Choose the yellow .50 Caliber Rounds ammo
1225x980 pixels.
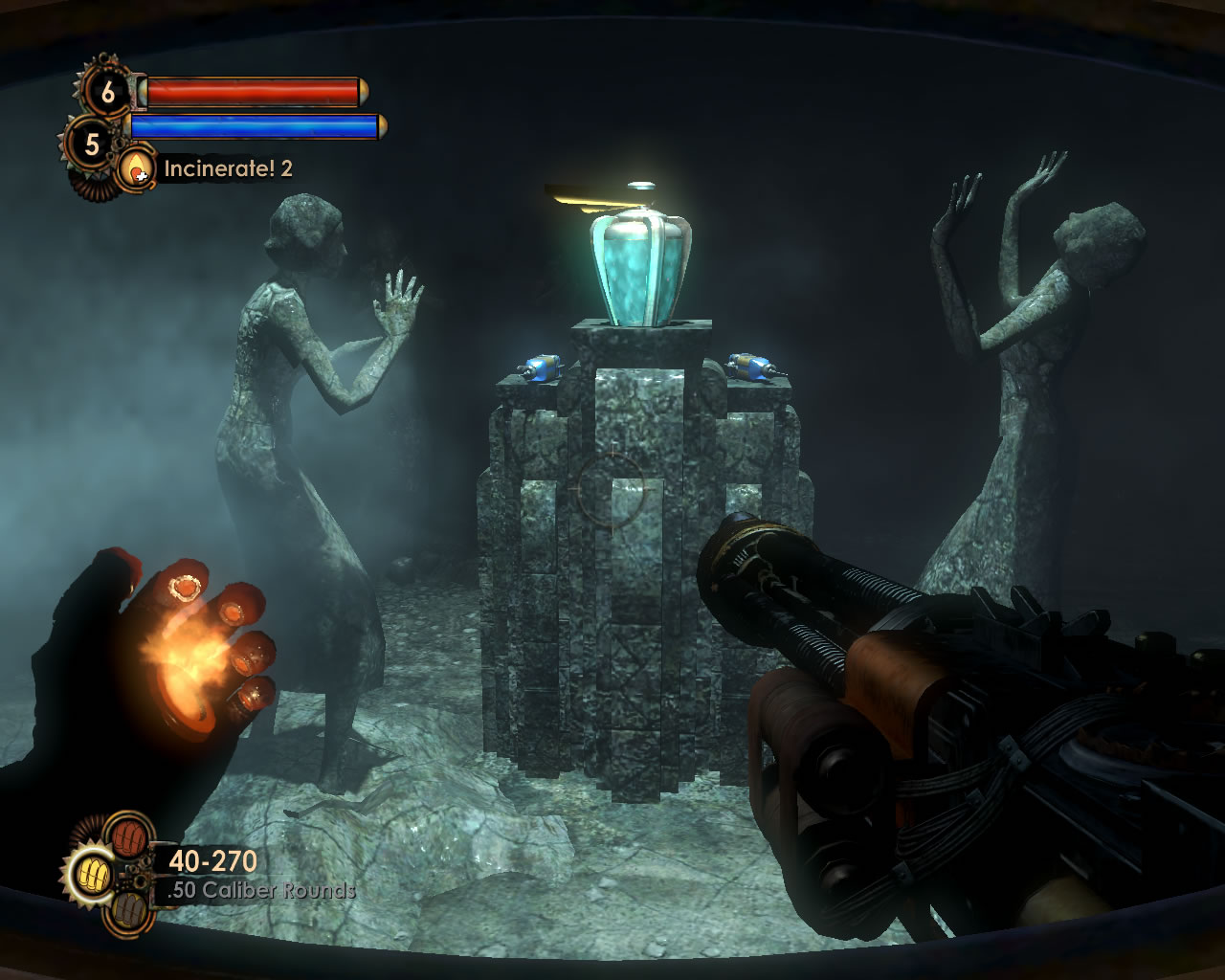(x=94, y=873)
